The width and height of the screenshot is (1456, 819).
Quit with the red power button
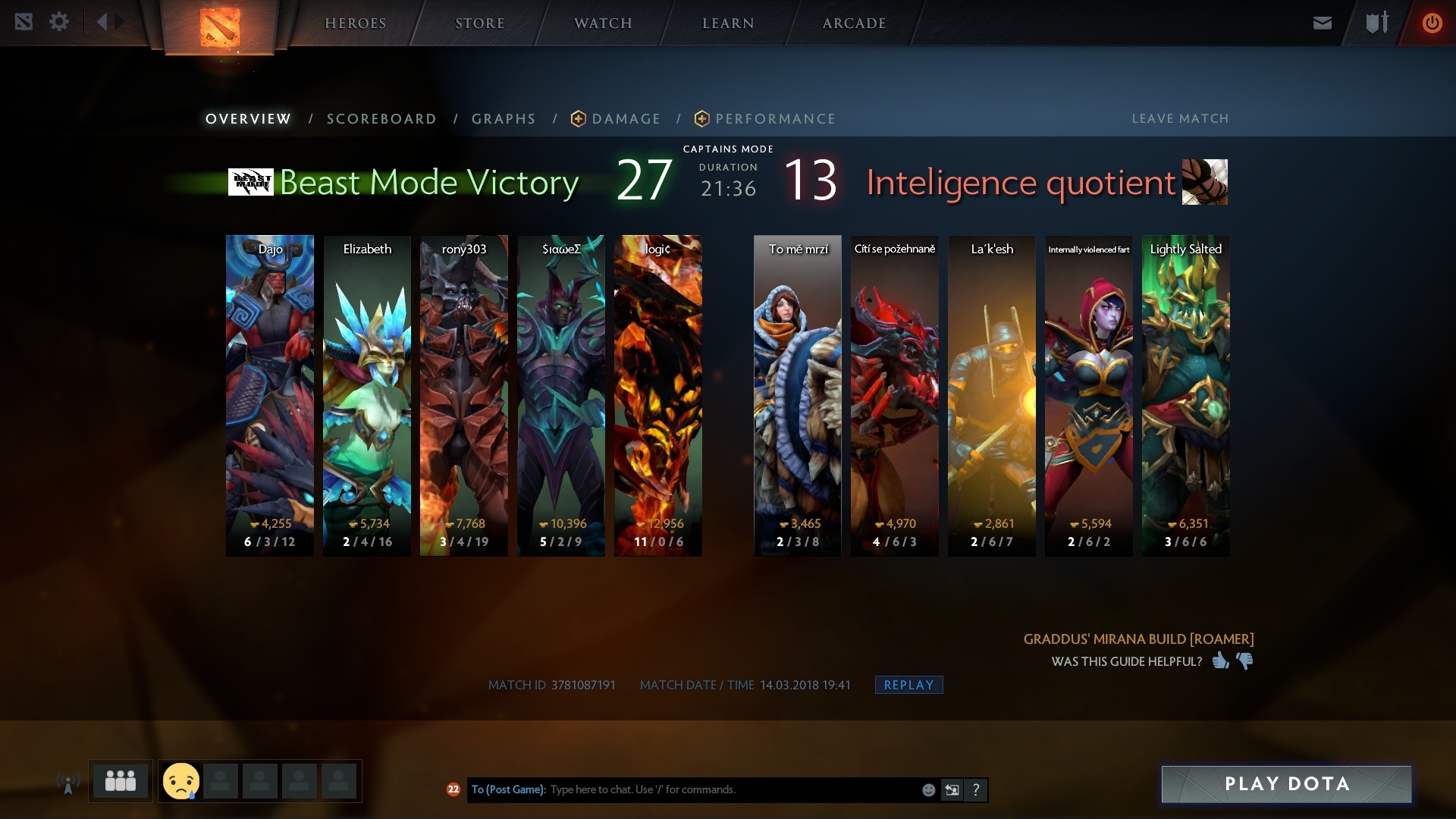pyautogui.click(x=1432, y=23)
